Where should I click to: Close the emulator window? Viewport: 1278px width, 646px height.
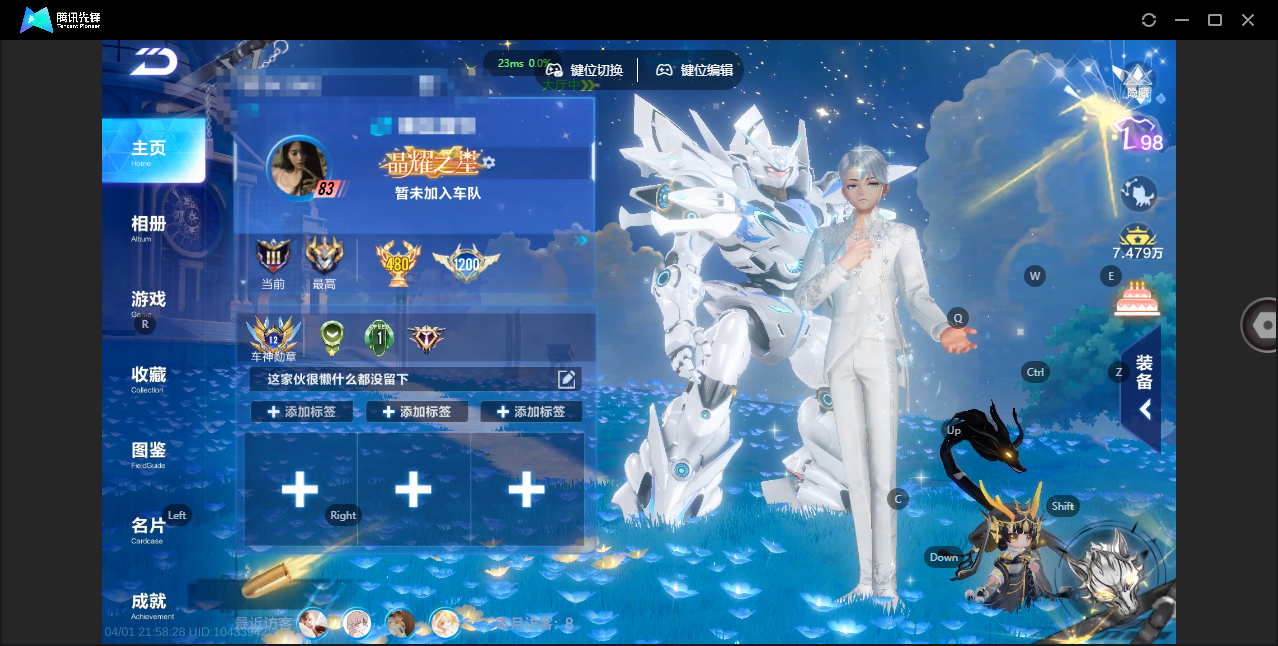(1248, 20)
